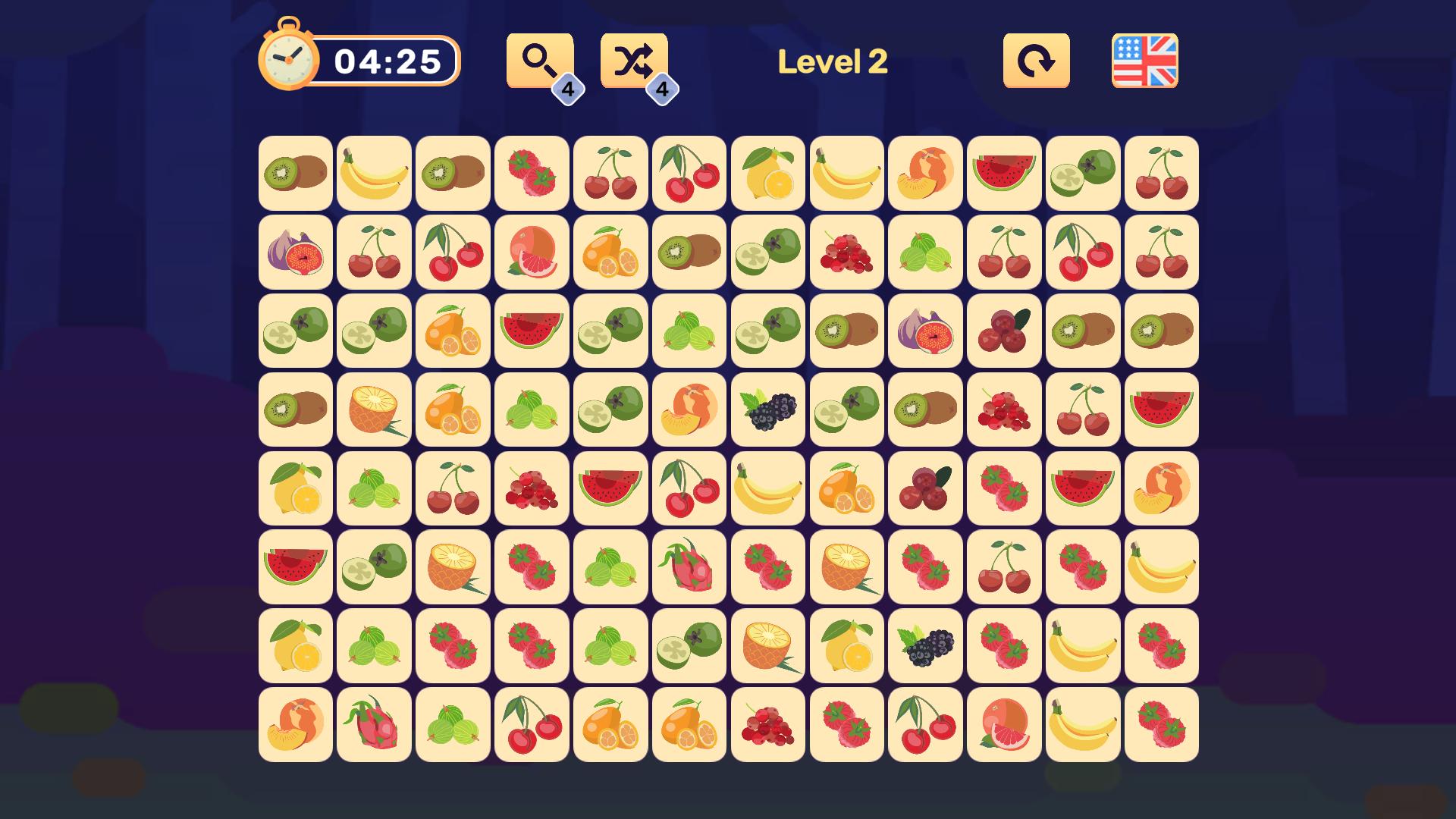This screenshot has width=1456, height=819.
Task: Select the fig tile at row two start
Action: (x=293, y=252)
